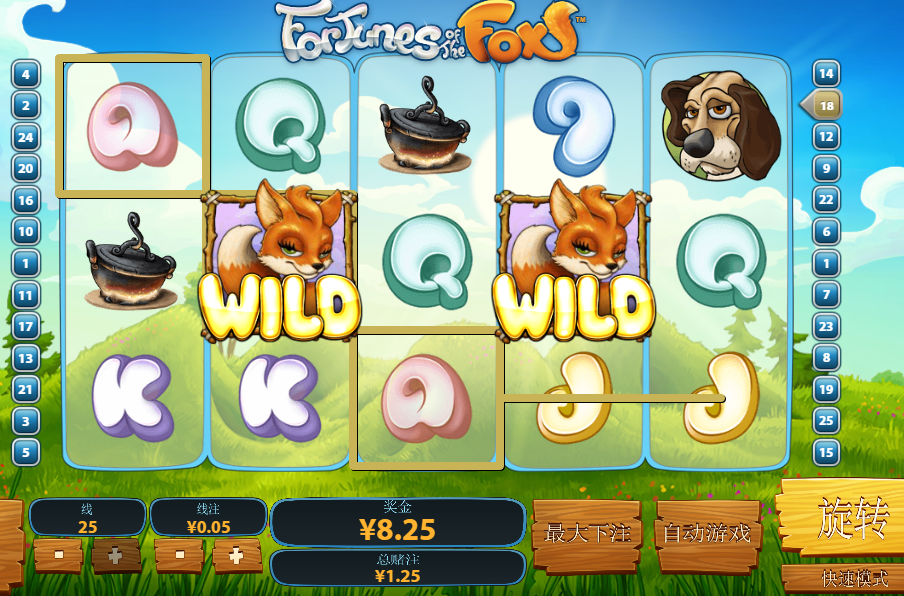
Task: Select payline number 14
Action: click(826, 74)
